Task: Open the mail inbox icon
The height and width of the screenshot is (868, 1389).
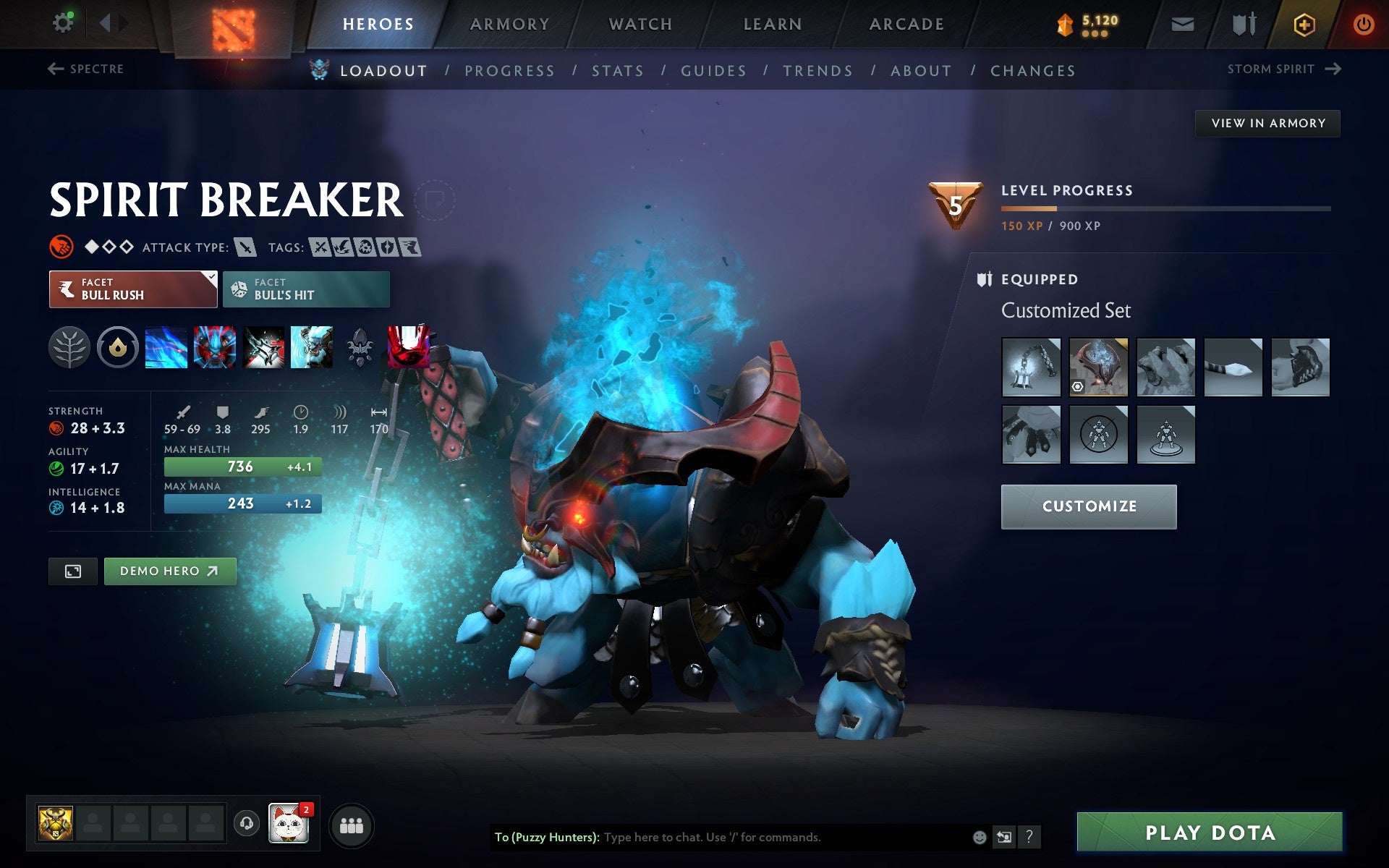Action: pyautogui.click(x=1181, y=23)
